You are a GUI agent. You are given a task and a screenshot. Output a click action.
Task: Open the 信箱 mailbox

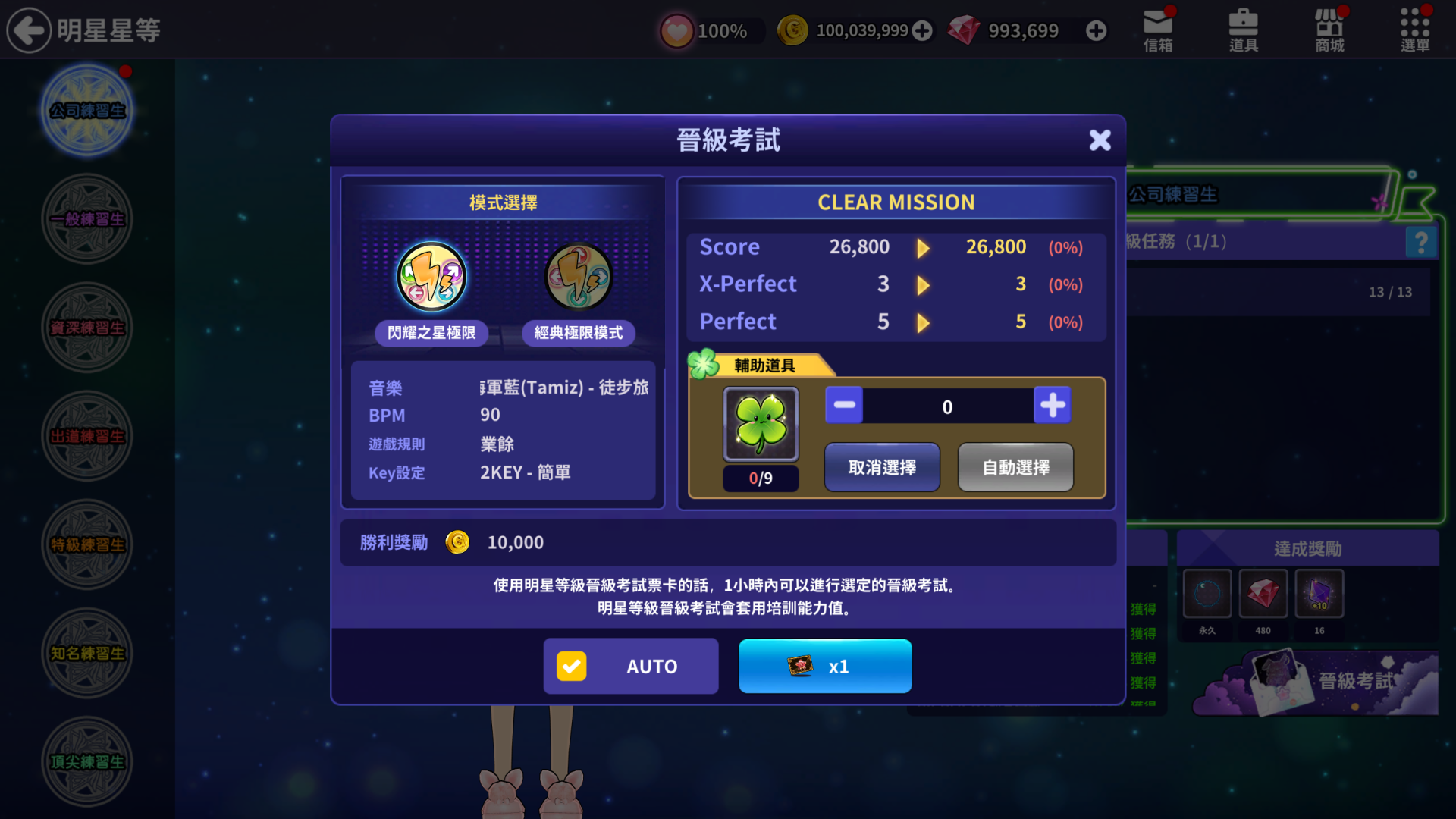pyautogui.click(x=1158, y=30)
